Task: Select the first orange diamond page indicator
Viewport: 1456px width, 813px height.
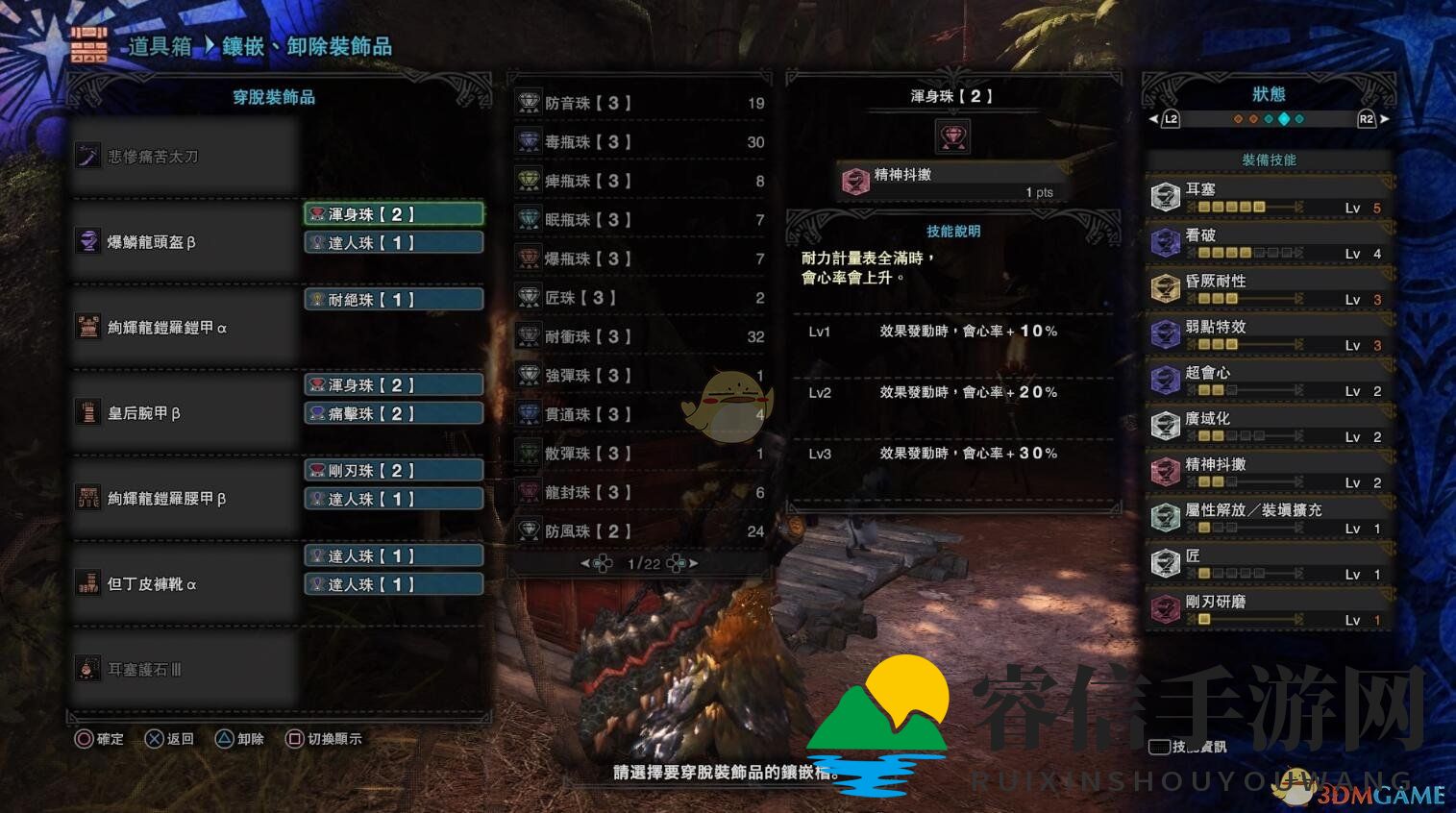Action: tap(1238, 119)
